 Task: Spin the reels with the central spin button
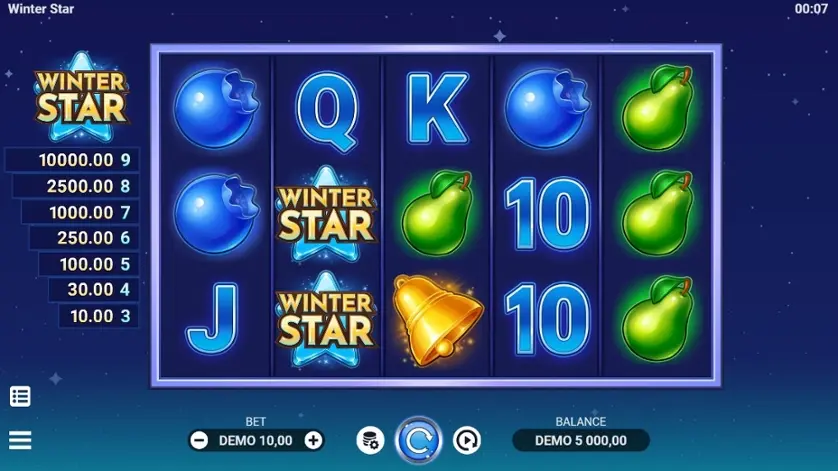(418, 440)
